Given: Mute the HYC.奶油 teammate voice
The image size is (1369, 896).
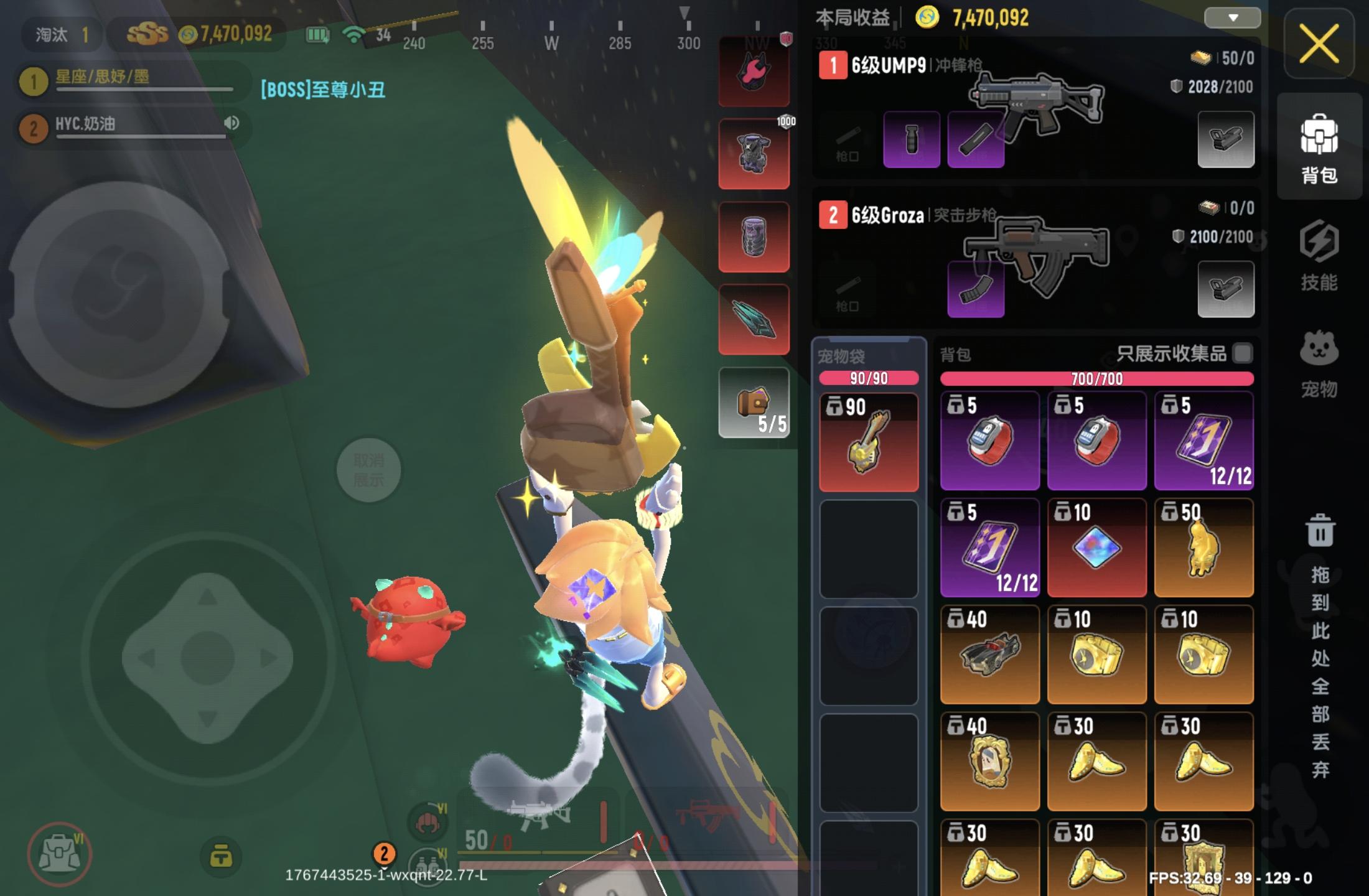Looking at the screenshot, I should (x=232, y=123).
